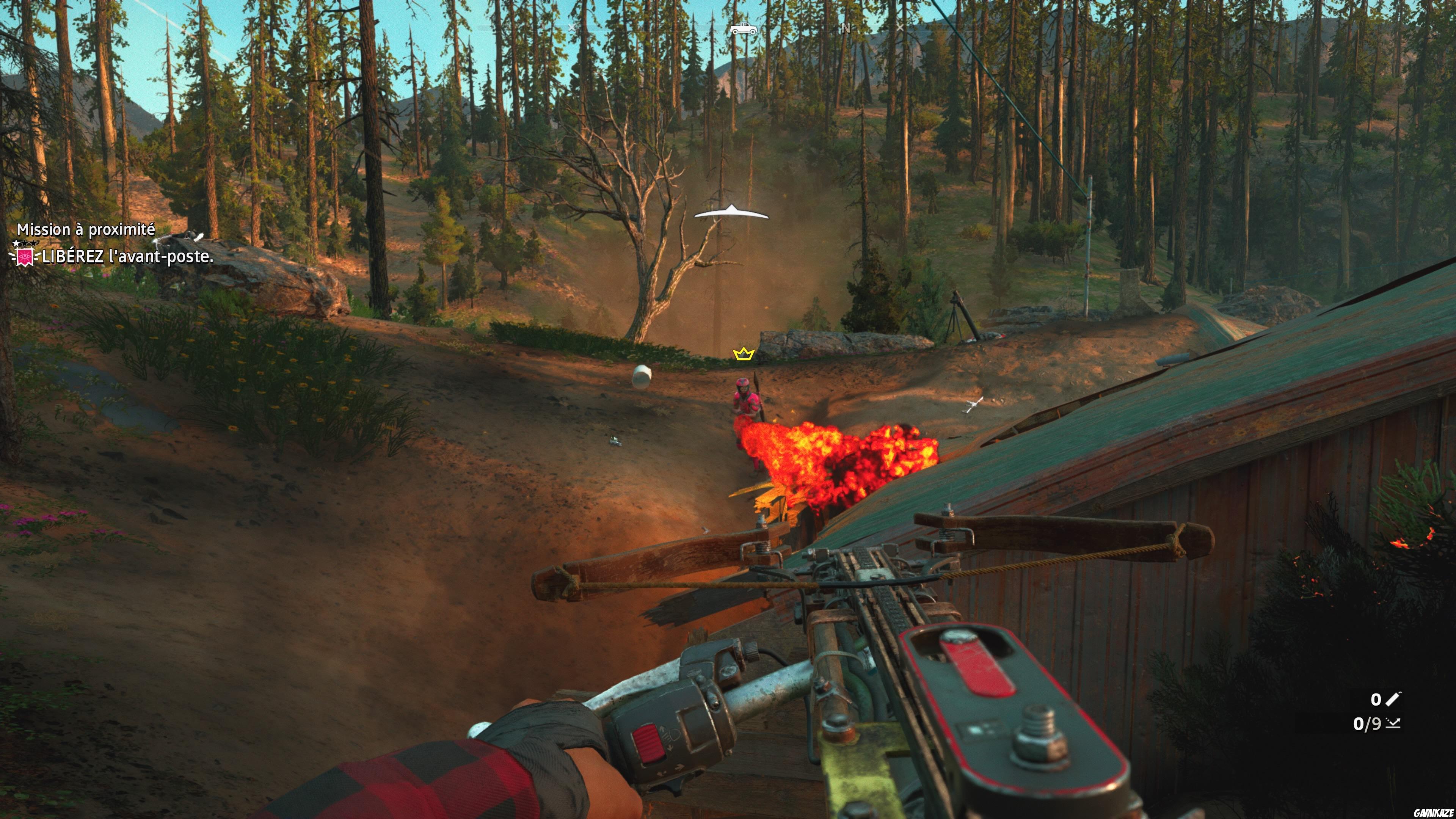Select the pink outpost mission banner icon

pos(25,257)
